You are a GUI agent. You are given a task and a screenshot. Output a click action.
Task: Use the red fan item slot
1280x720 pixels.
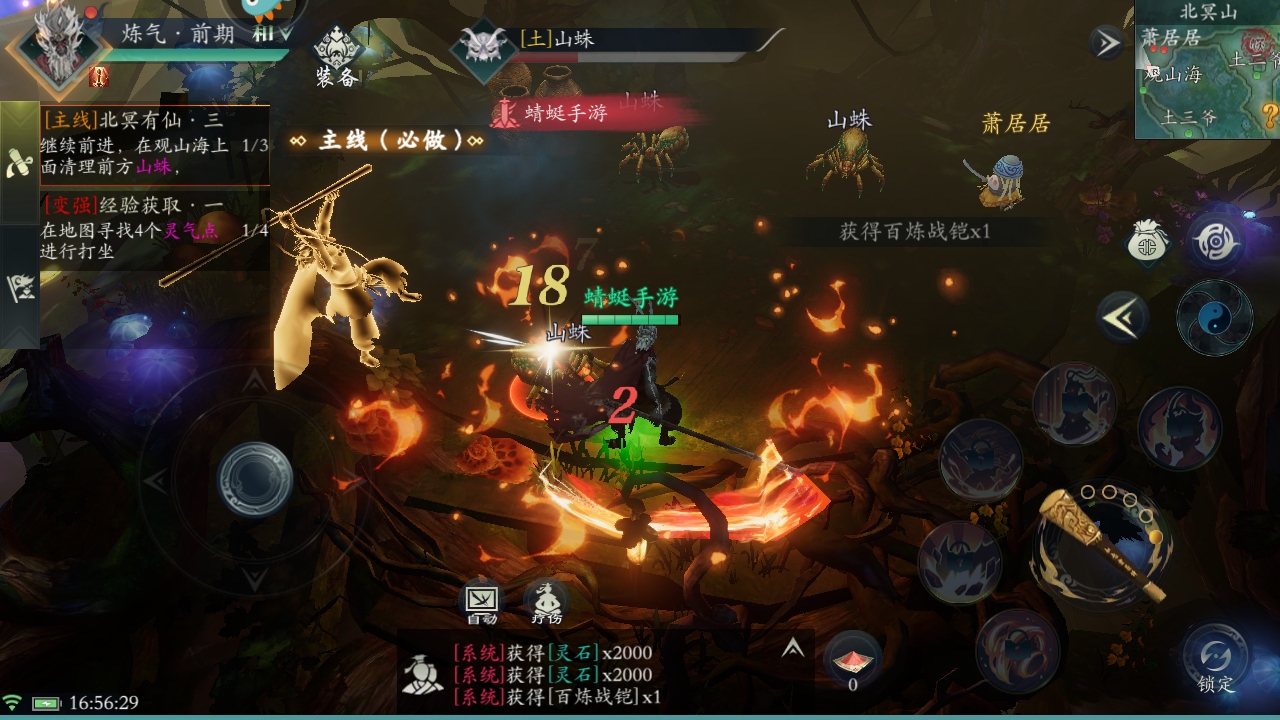click(x=852, y=660)
